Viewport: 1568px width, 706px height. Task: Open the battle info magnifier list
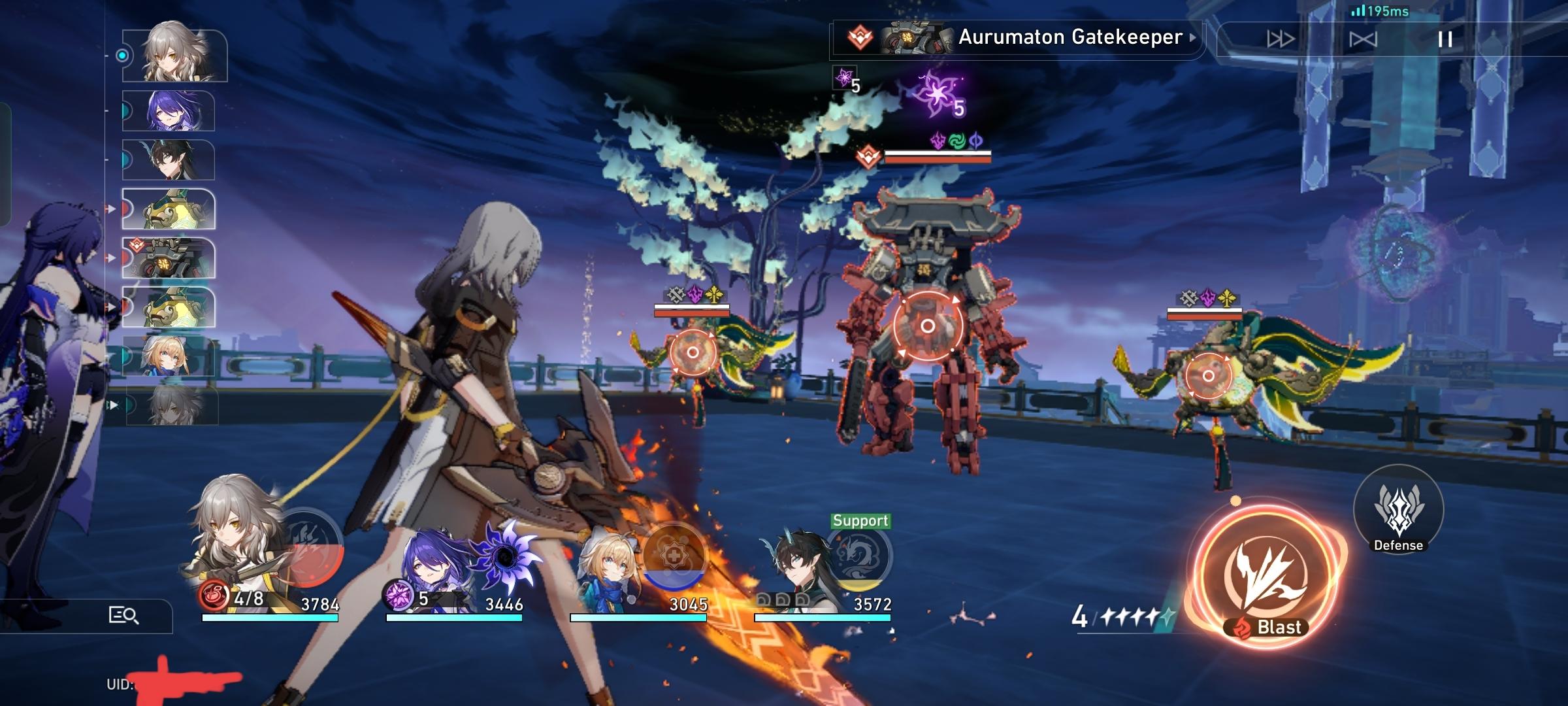click(123, 615)
